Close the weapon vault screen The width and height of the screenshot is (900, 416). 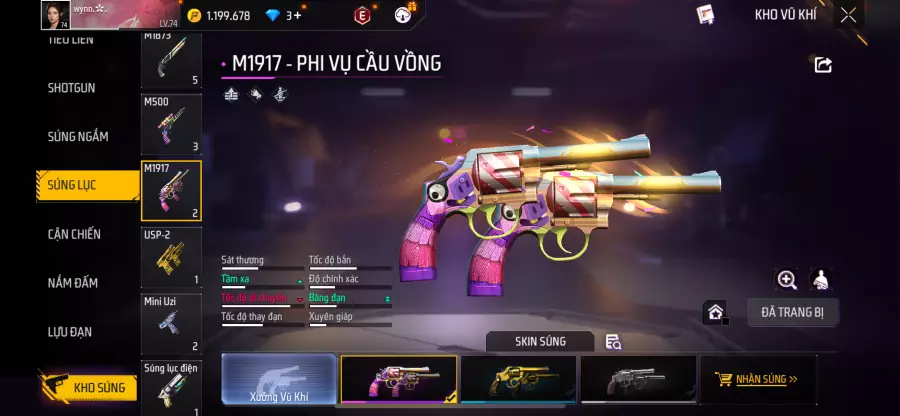[848, 15]
